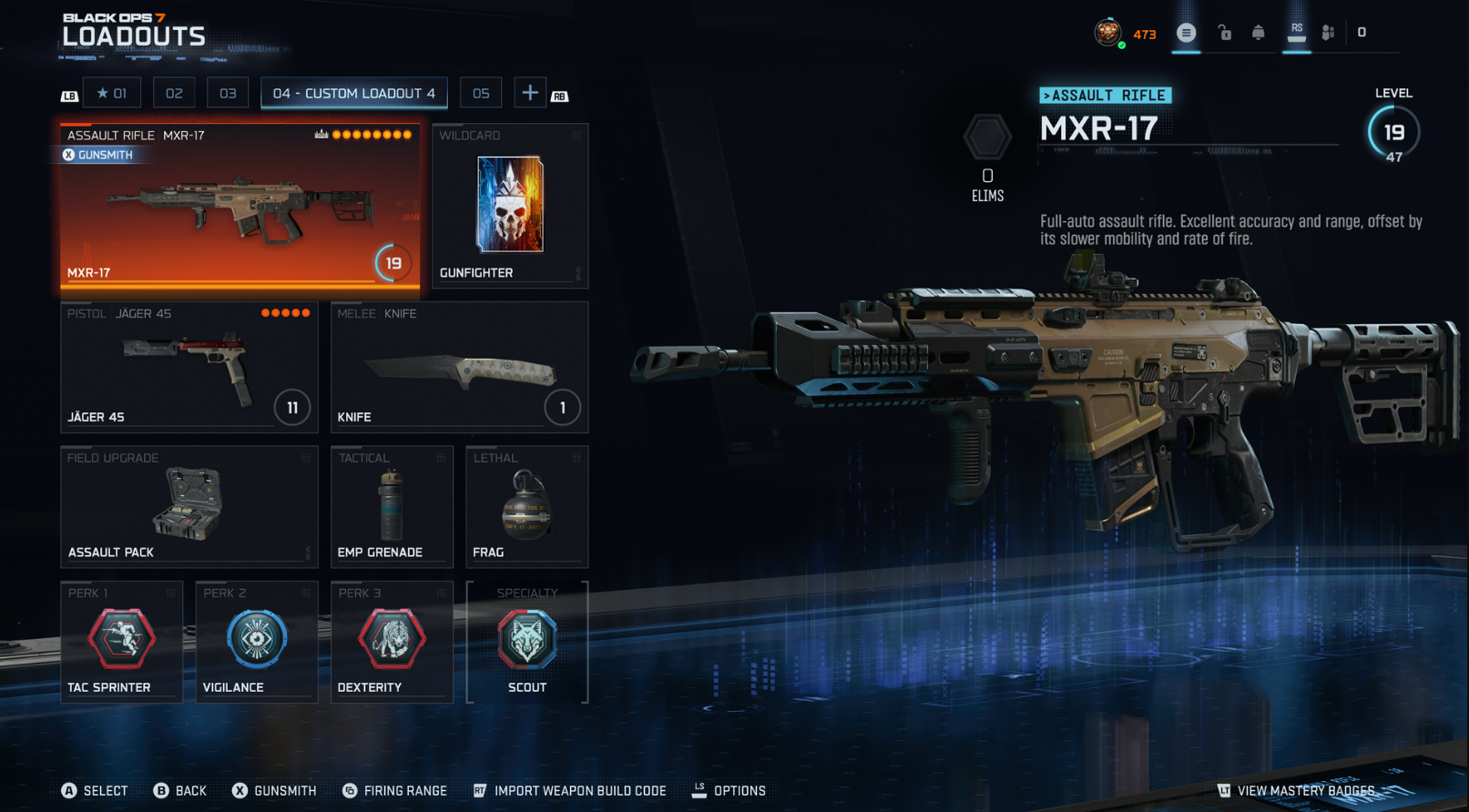Switch to favorite loadout 01 tab
Viewport: 1469px width, 812px height.
coord(112,93)
